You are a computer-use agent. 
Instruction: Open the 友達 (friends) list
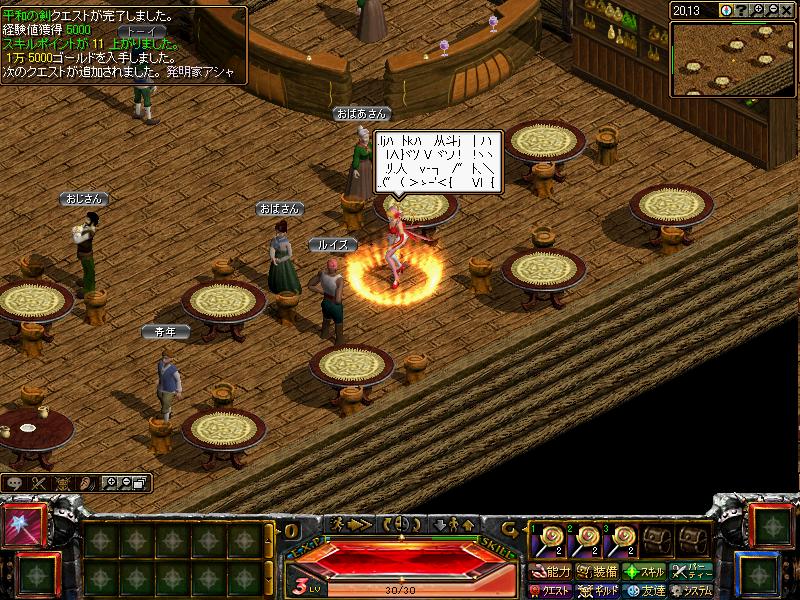tap(644, 591)
